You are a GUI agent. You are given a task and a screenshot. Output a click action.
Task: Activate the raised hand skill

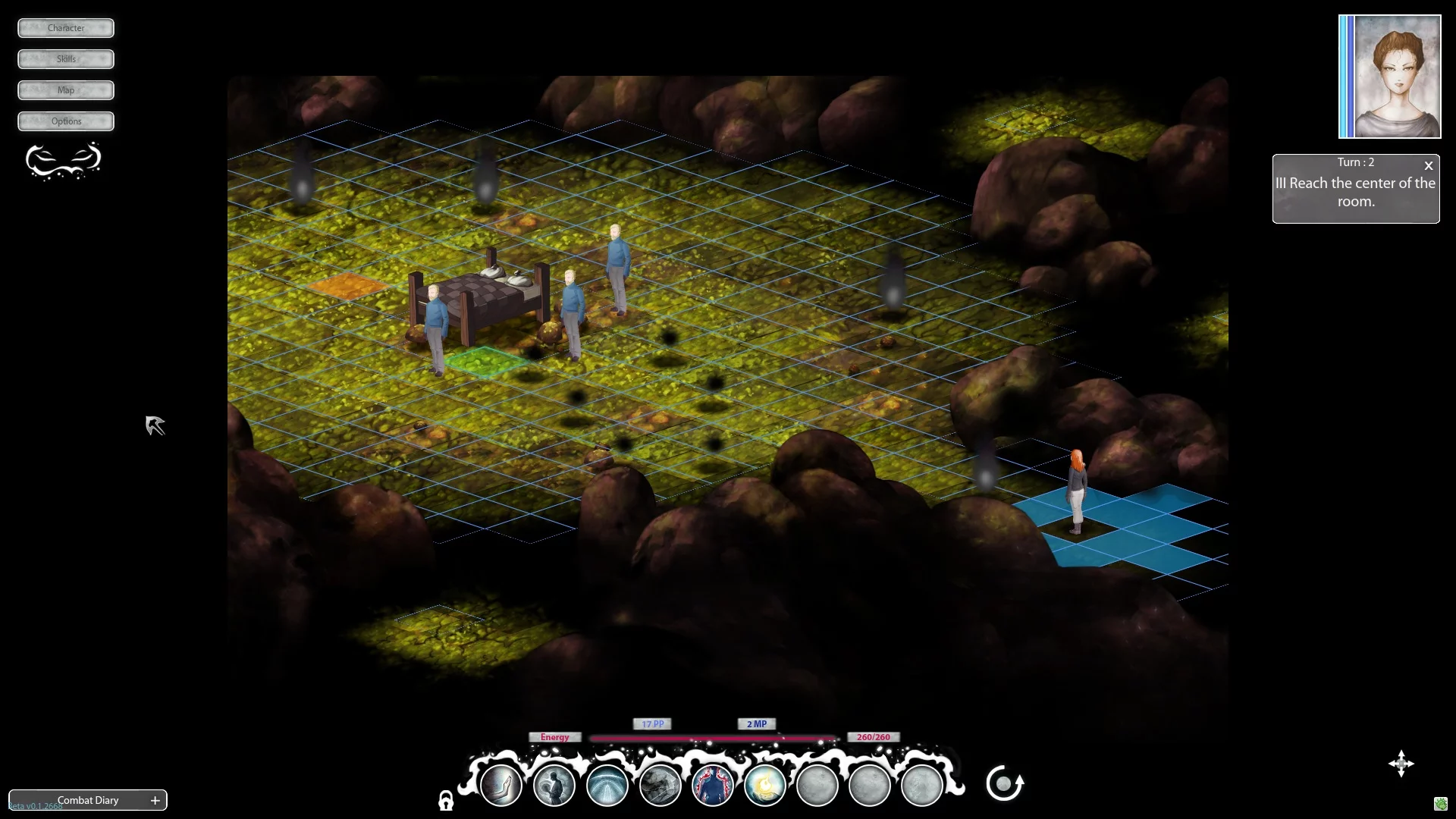[x=501, y=785]
